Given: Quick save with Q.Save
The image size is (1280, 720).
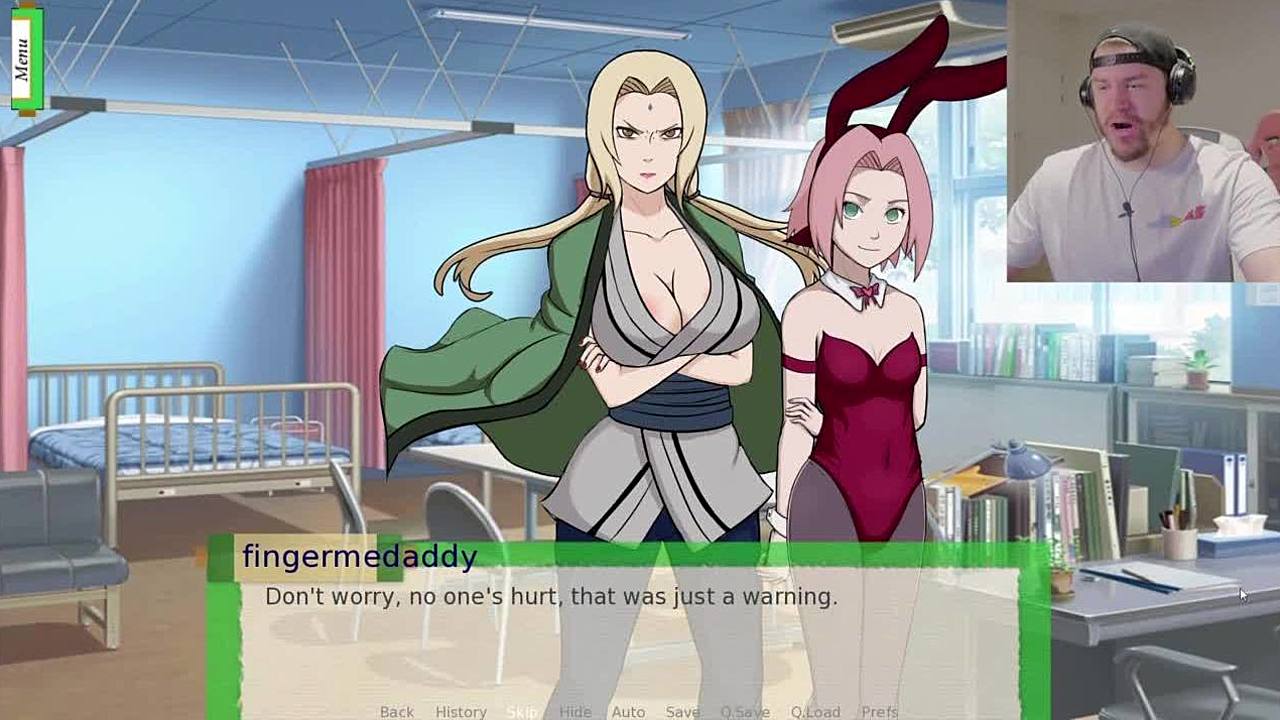Looking at the screenshot, I should click(744, 711).
